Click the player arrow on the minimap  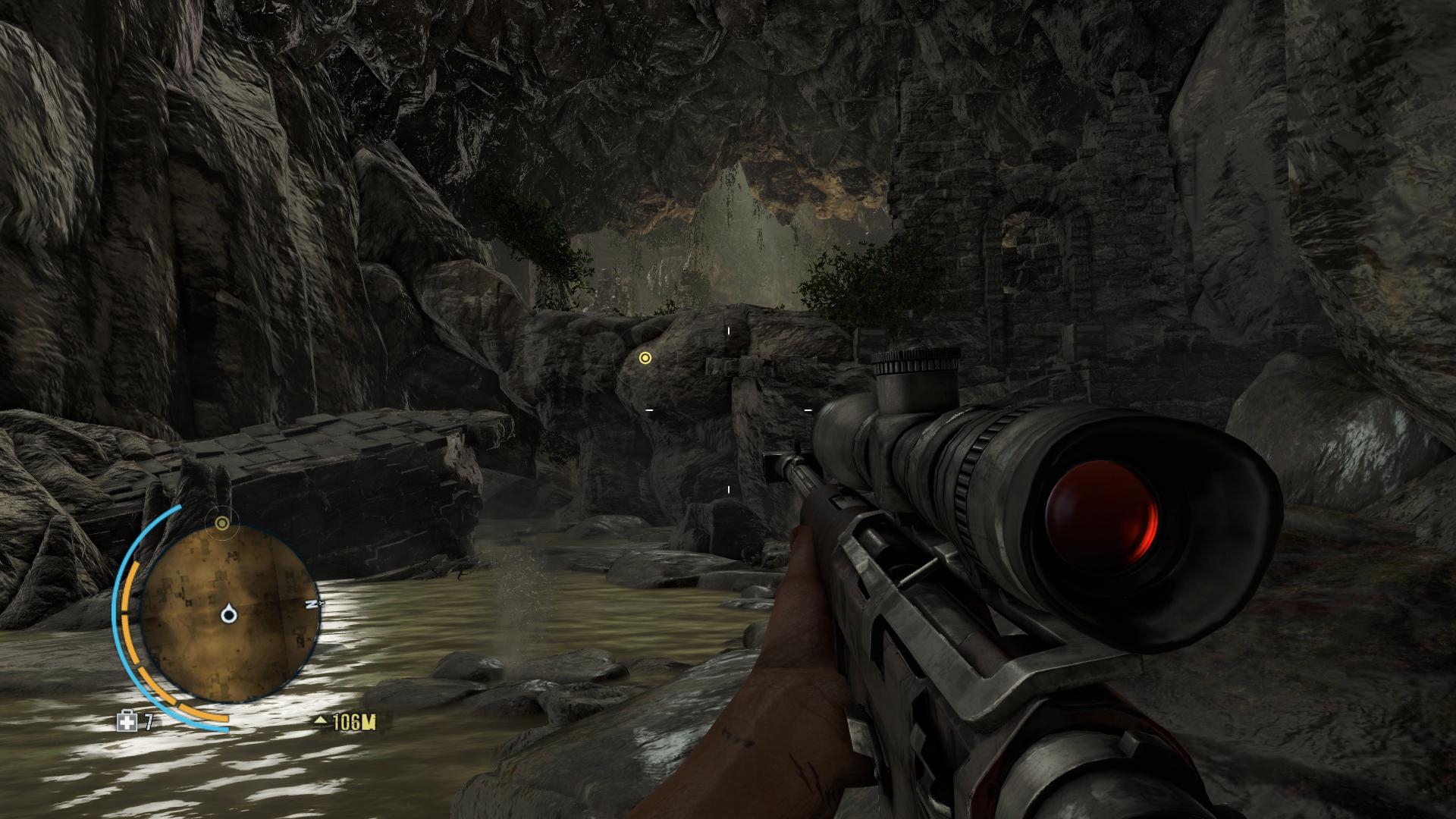click(x=228, y=614)
